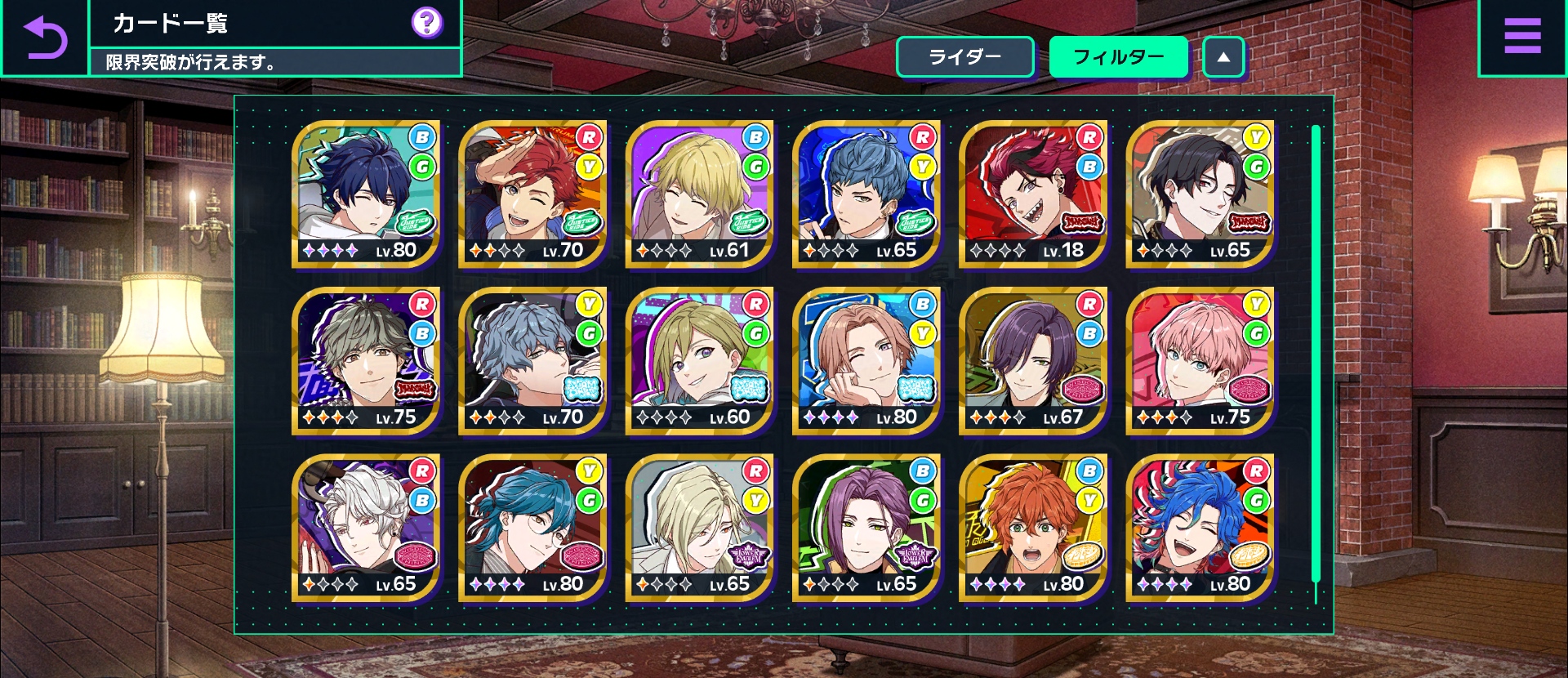Click the green card list scrollbar
Viewport: 1568px width, 678px height.
pos(1316,353)
